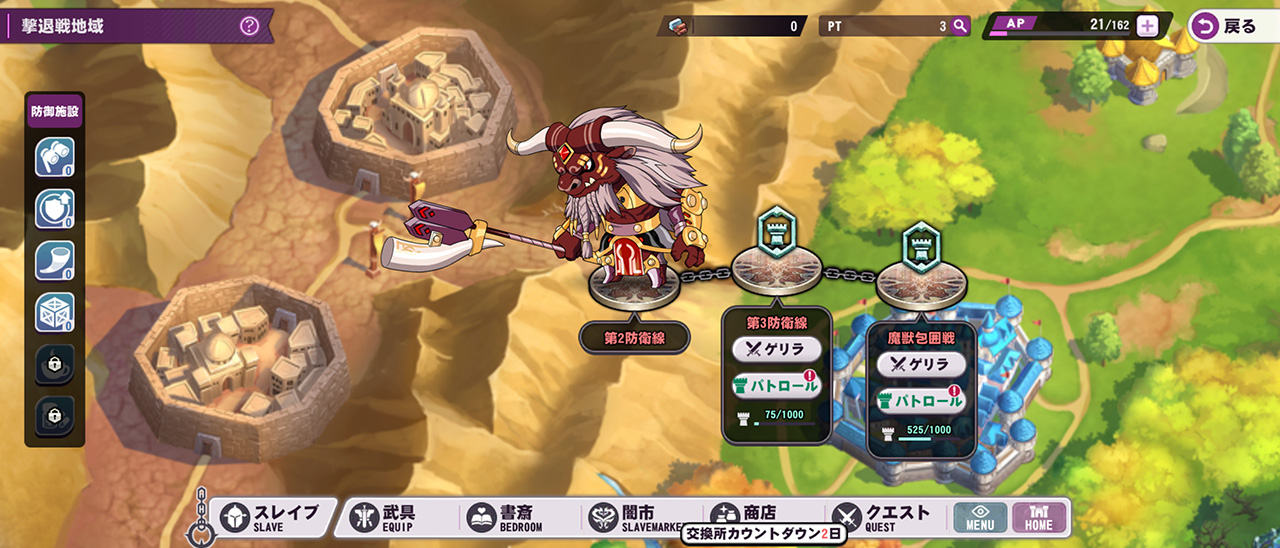Start ゲリラ at 魔獣包囲戦
Screen dimensions: 1280x548
[x=921, y=364]
